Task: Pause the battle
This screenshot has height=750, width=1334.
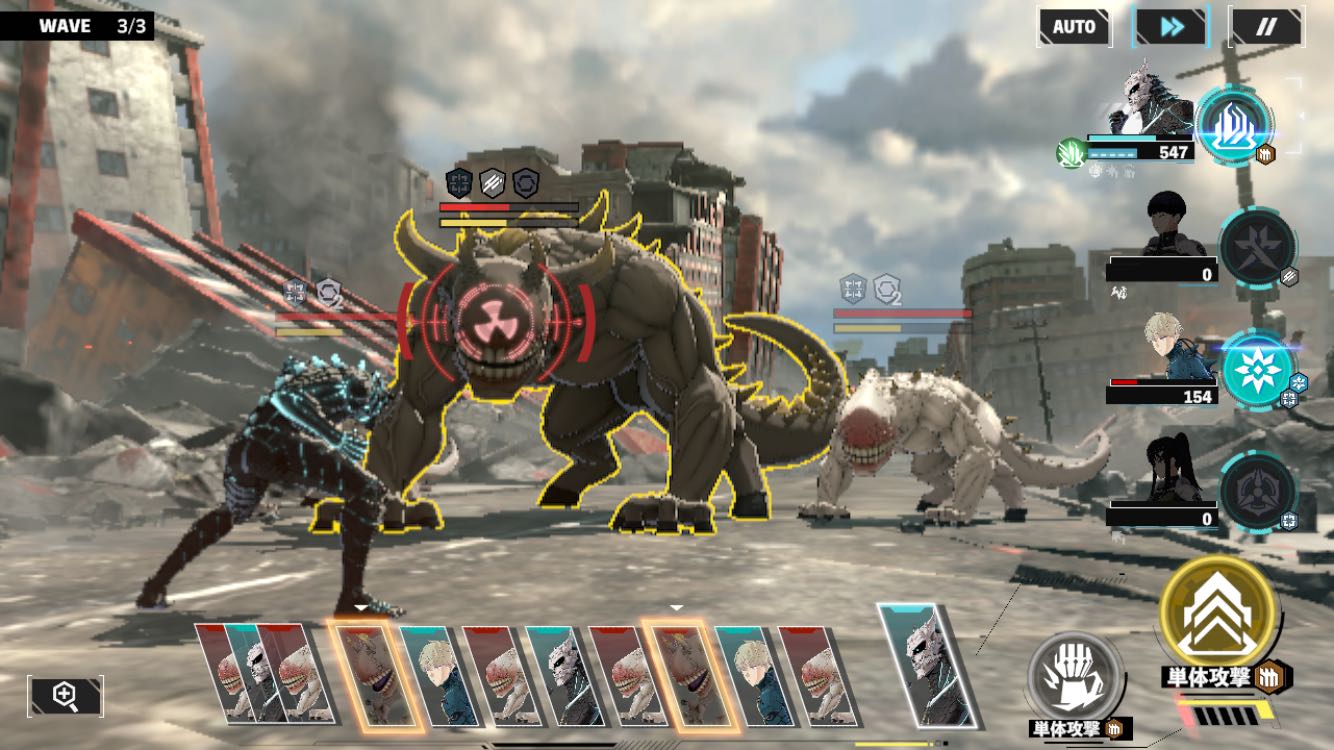Action: coord(1265,27)
